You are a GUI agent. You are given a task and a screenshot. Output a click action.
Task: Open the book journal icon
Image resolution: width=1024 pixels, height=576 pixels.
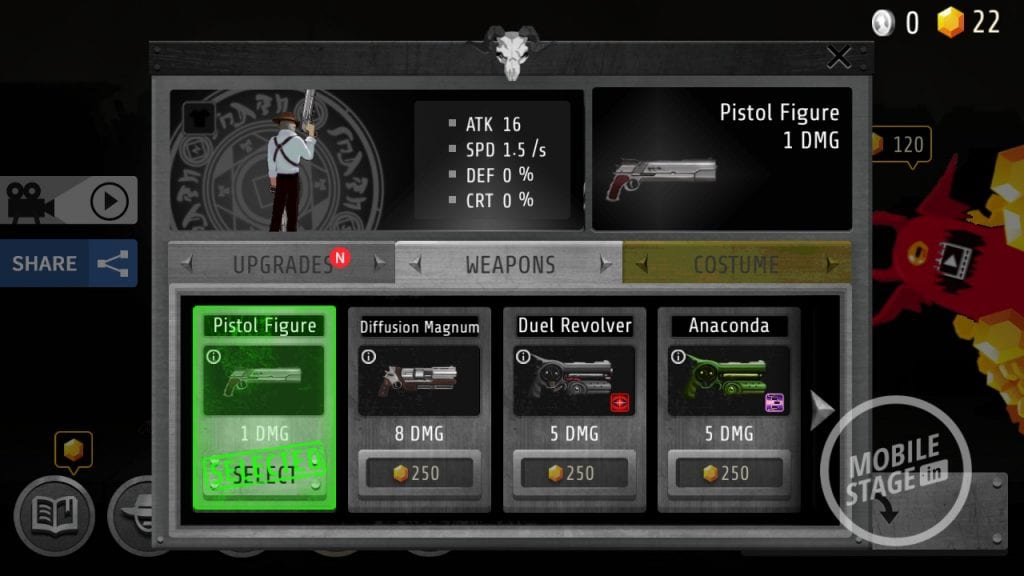tap(53, 515)
